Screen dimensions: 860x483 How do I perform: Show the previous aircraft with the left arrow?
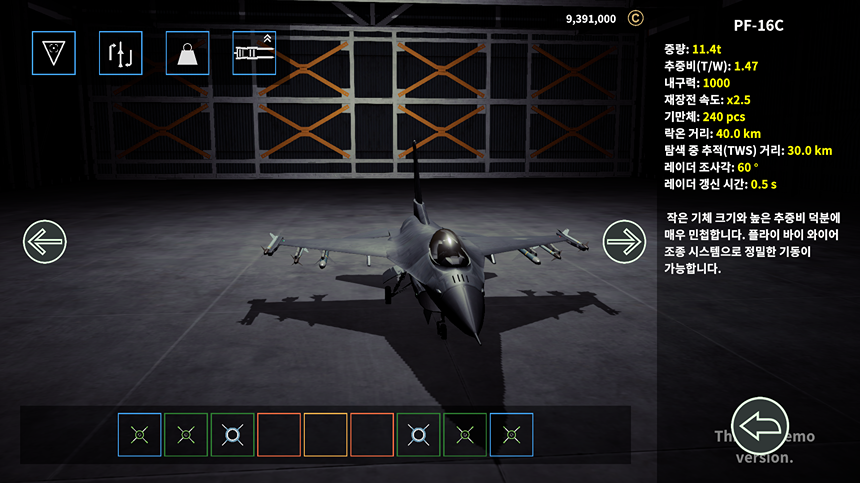[44, 241]
